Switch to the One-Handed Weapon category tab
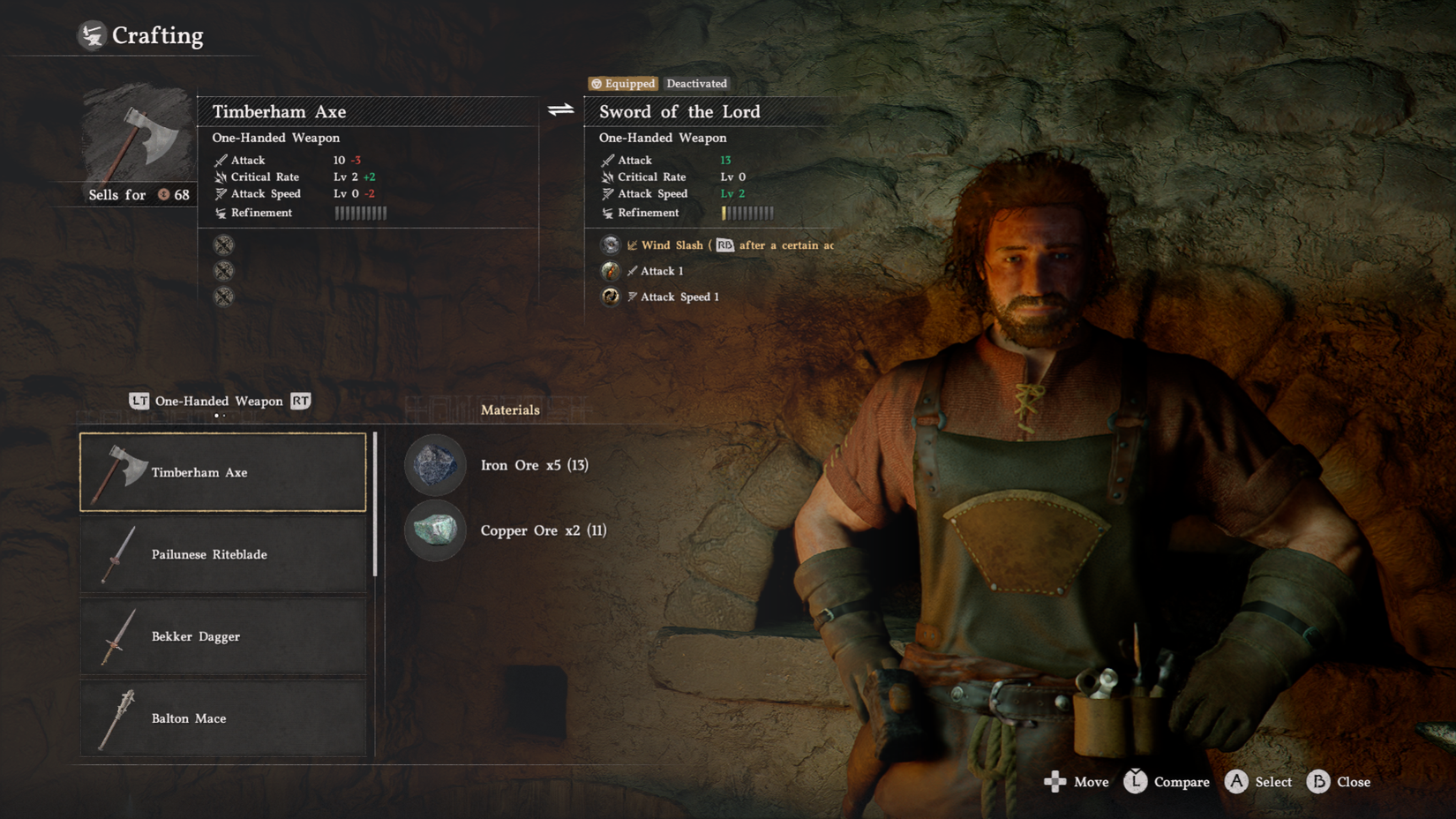The height and width of the screenshot is (819, 1456). coord(218,401)
